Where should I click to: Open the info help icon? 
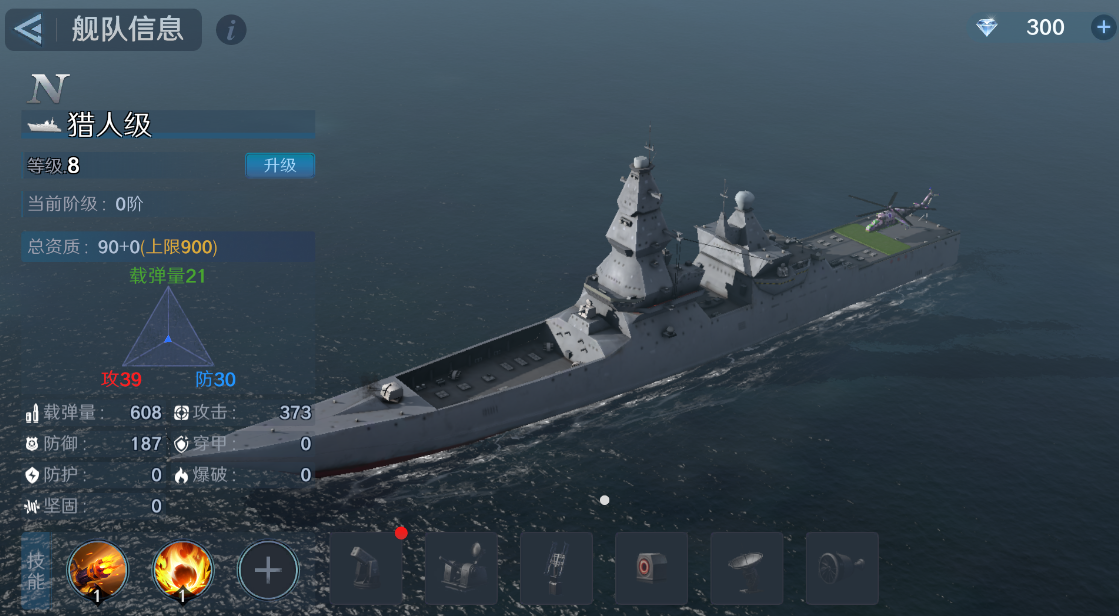[231, 30]
